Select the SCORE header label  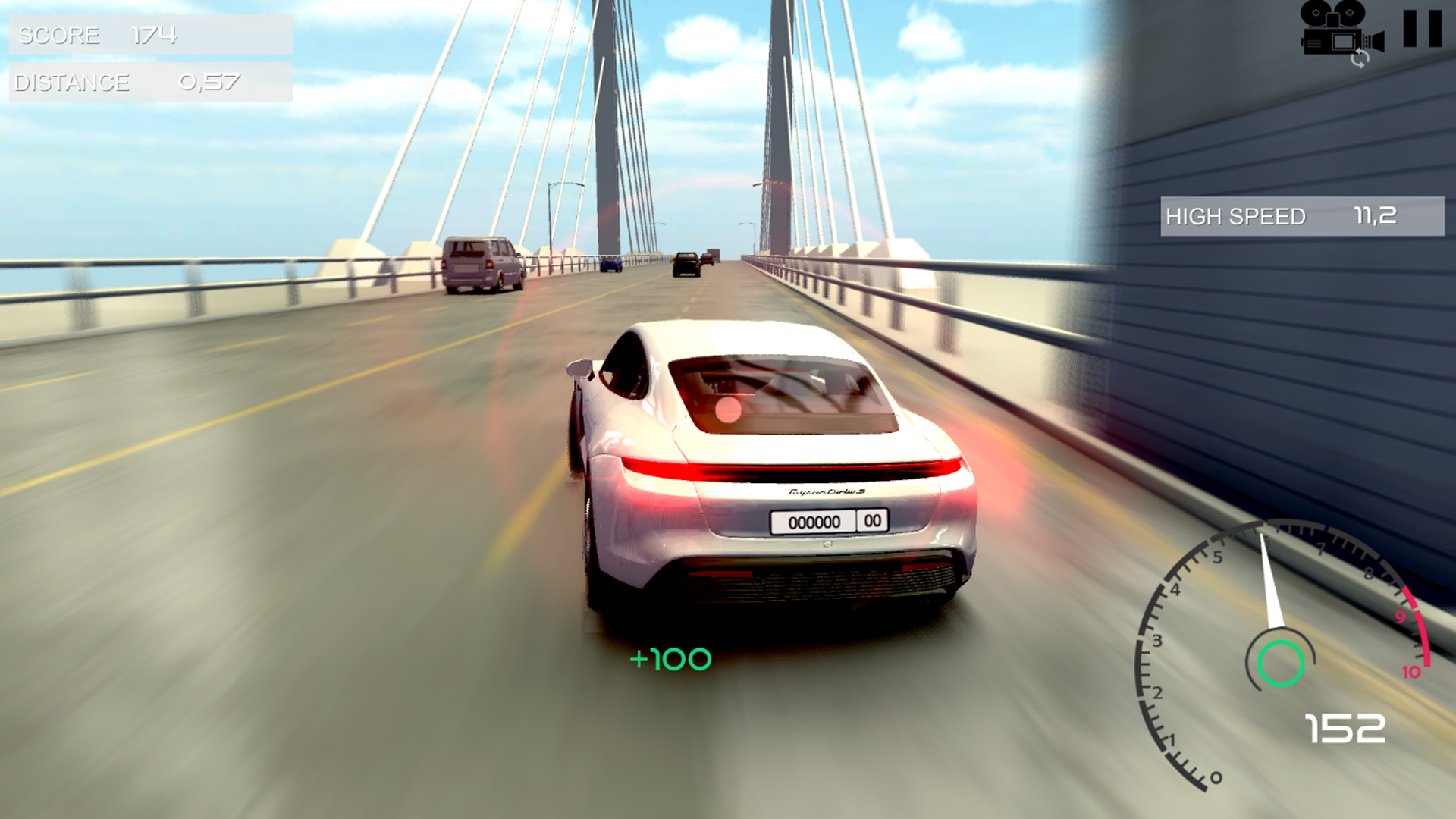[59, 34]
